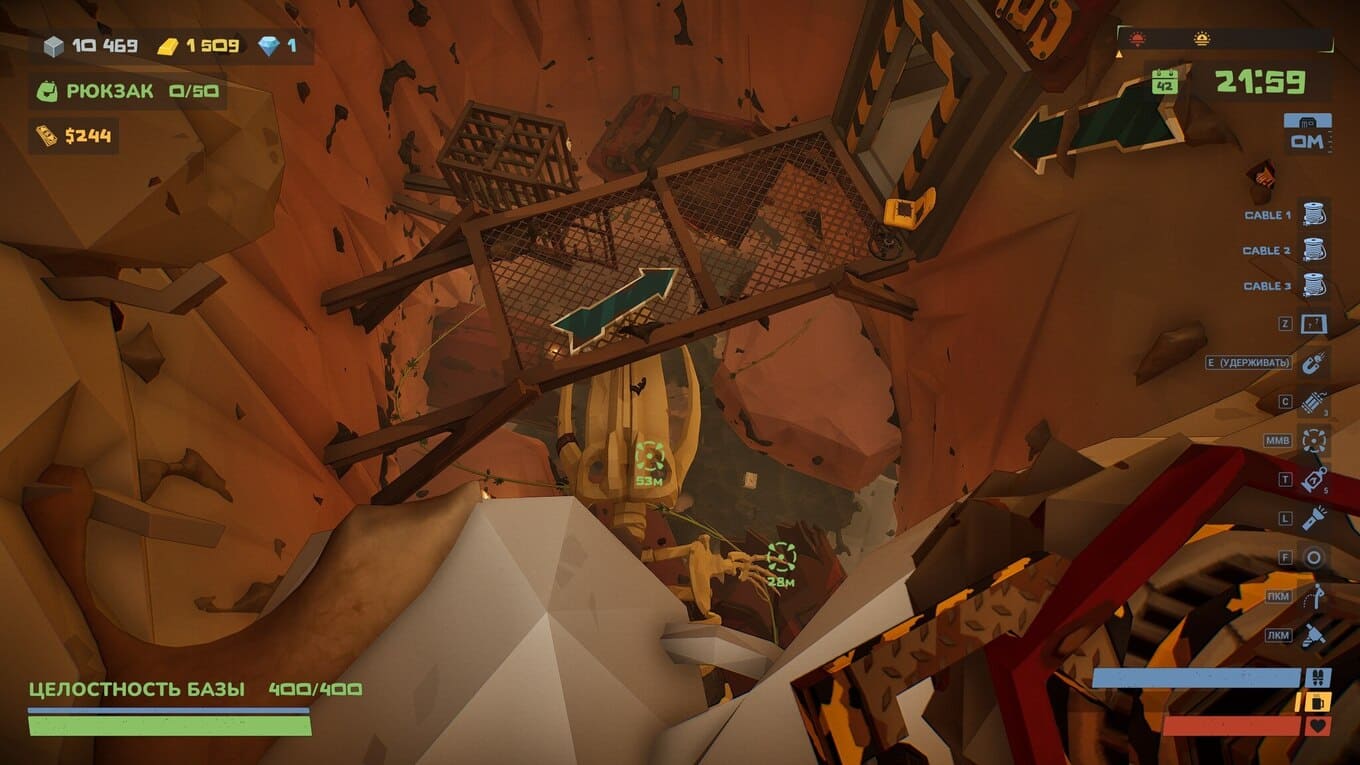Select the drill tool icon
1360x765 pixels.
[x=1313, y=634]
